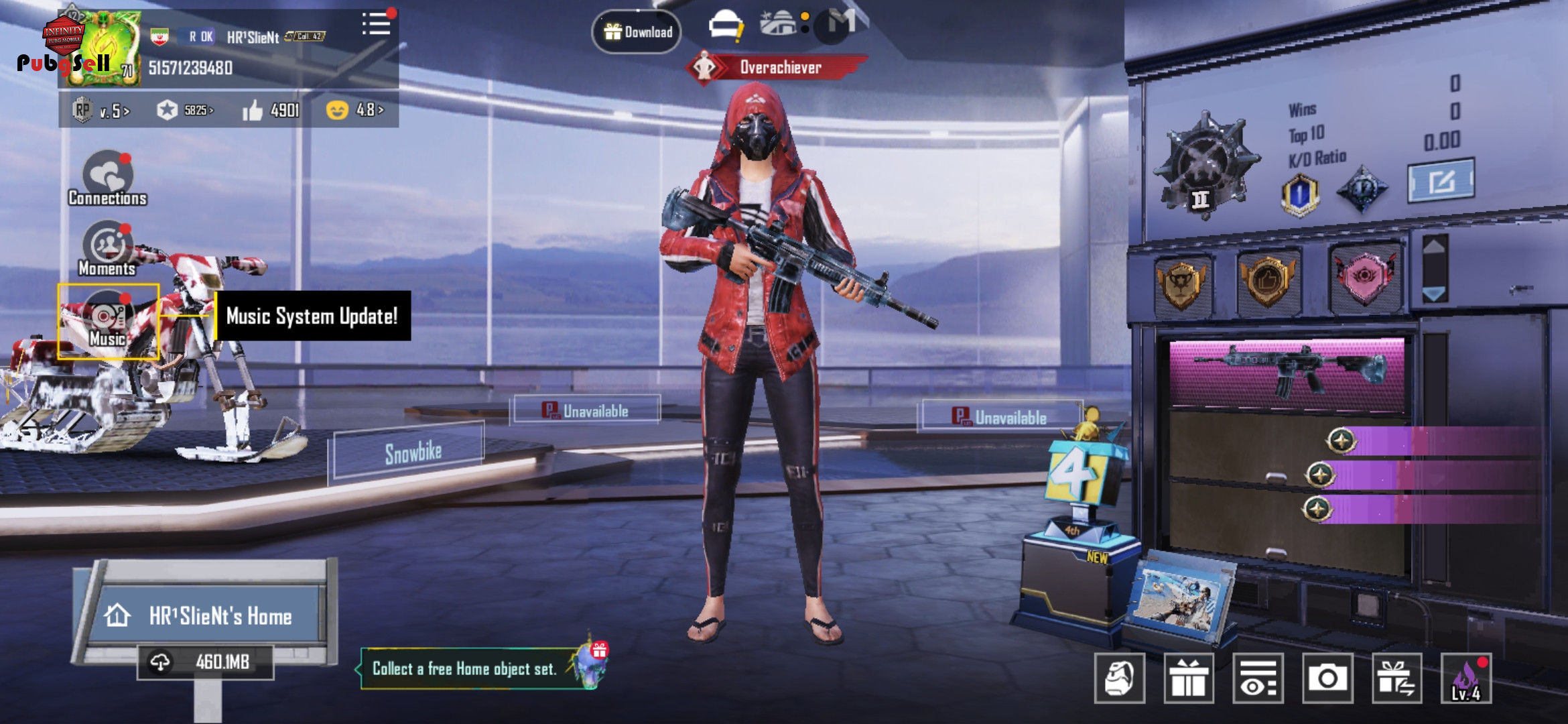Edit the stats showcase panel
The image size is (1568, 724).
[1441, 180]
